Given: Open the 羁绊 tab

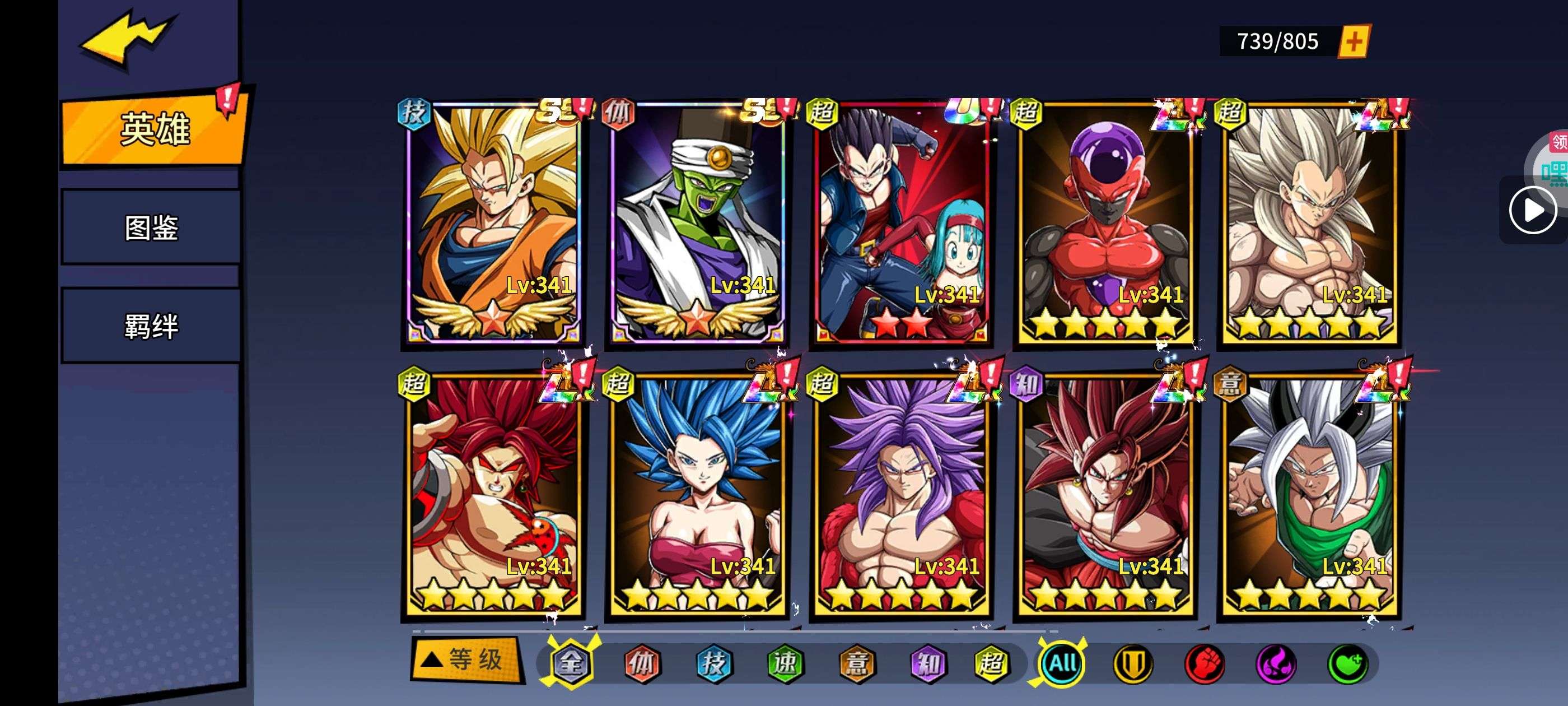Looking at the screenshot, I should coord(152,326).
